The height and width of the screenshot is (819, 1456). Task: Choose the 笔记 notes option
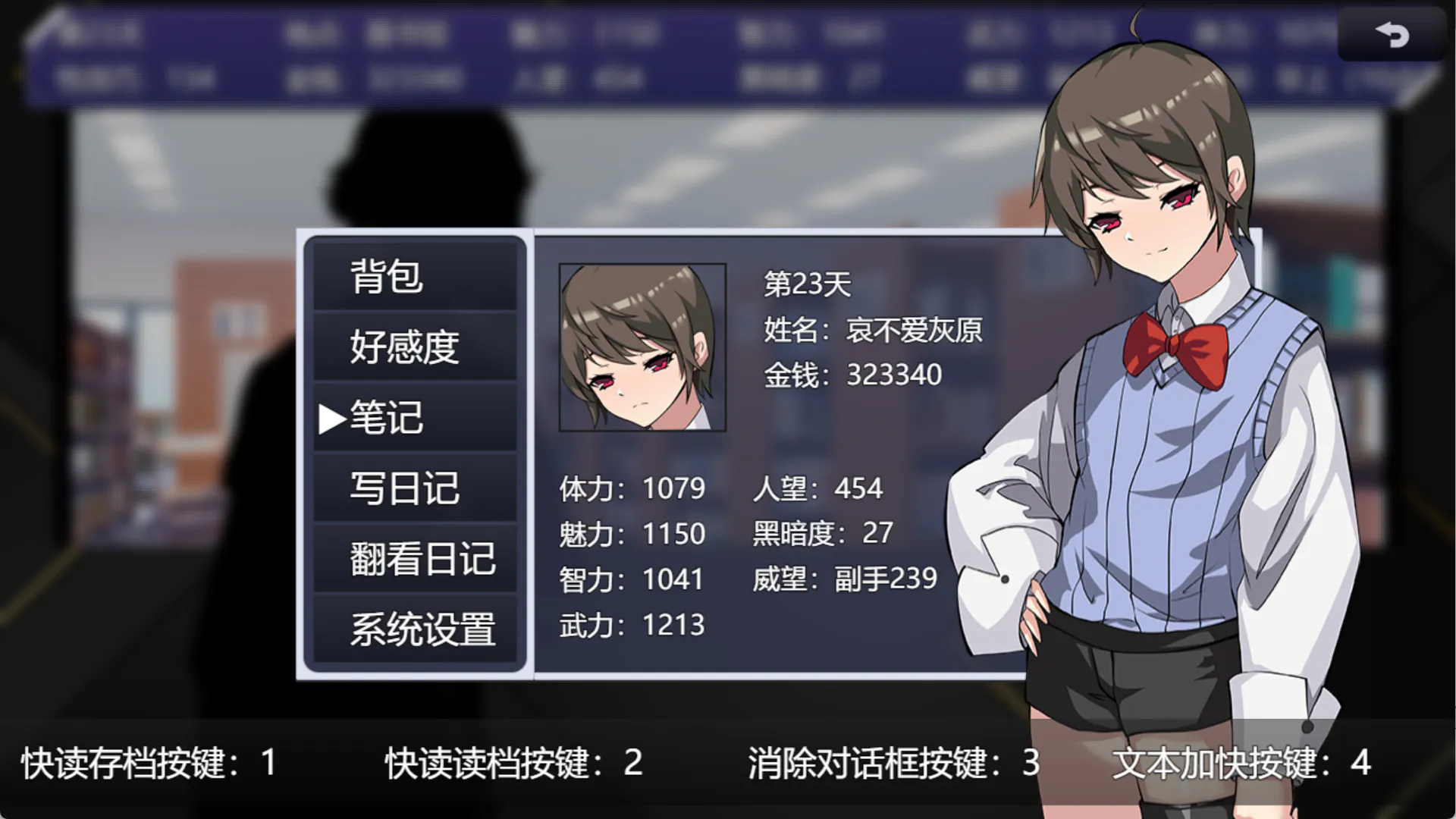(x=414, y=417)
